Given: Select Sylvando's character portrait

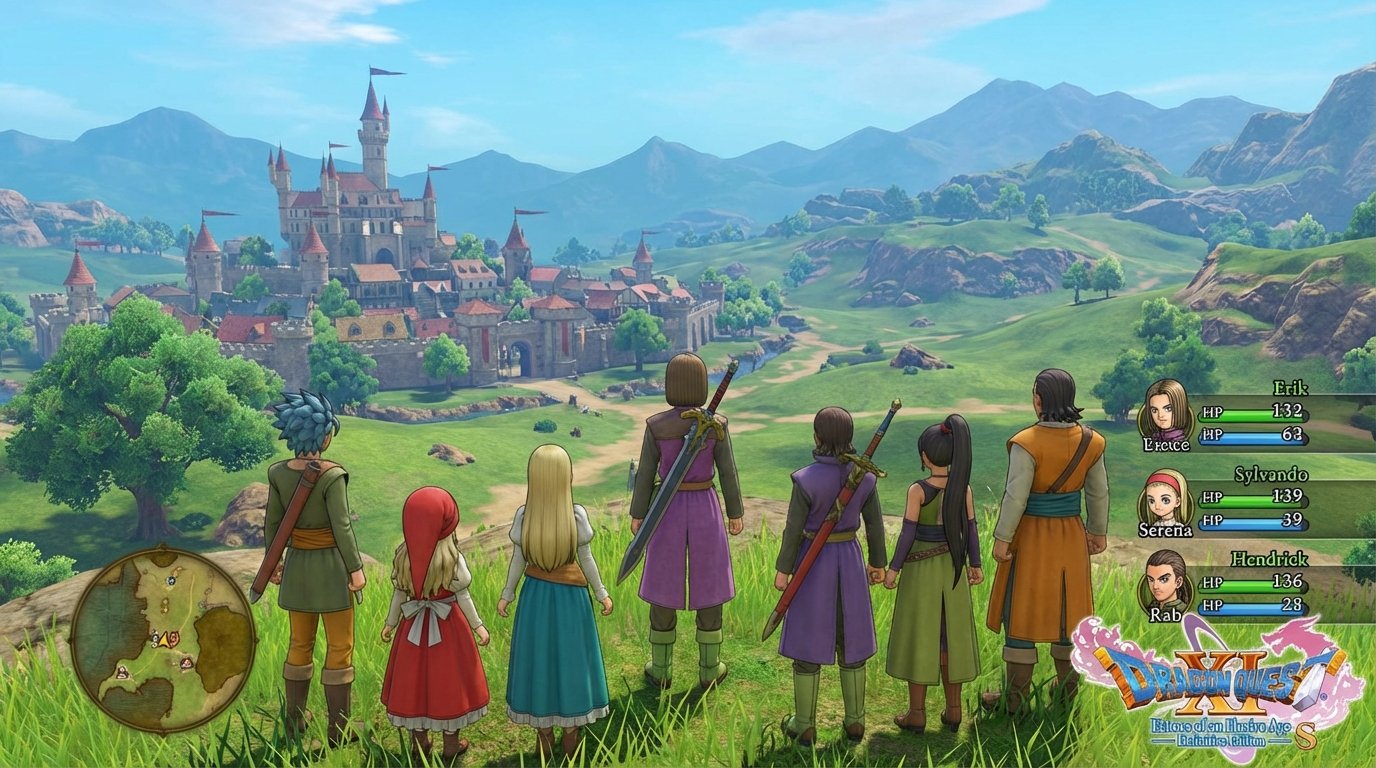Looking at the screenshot, I should tap(1164, 502).
